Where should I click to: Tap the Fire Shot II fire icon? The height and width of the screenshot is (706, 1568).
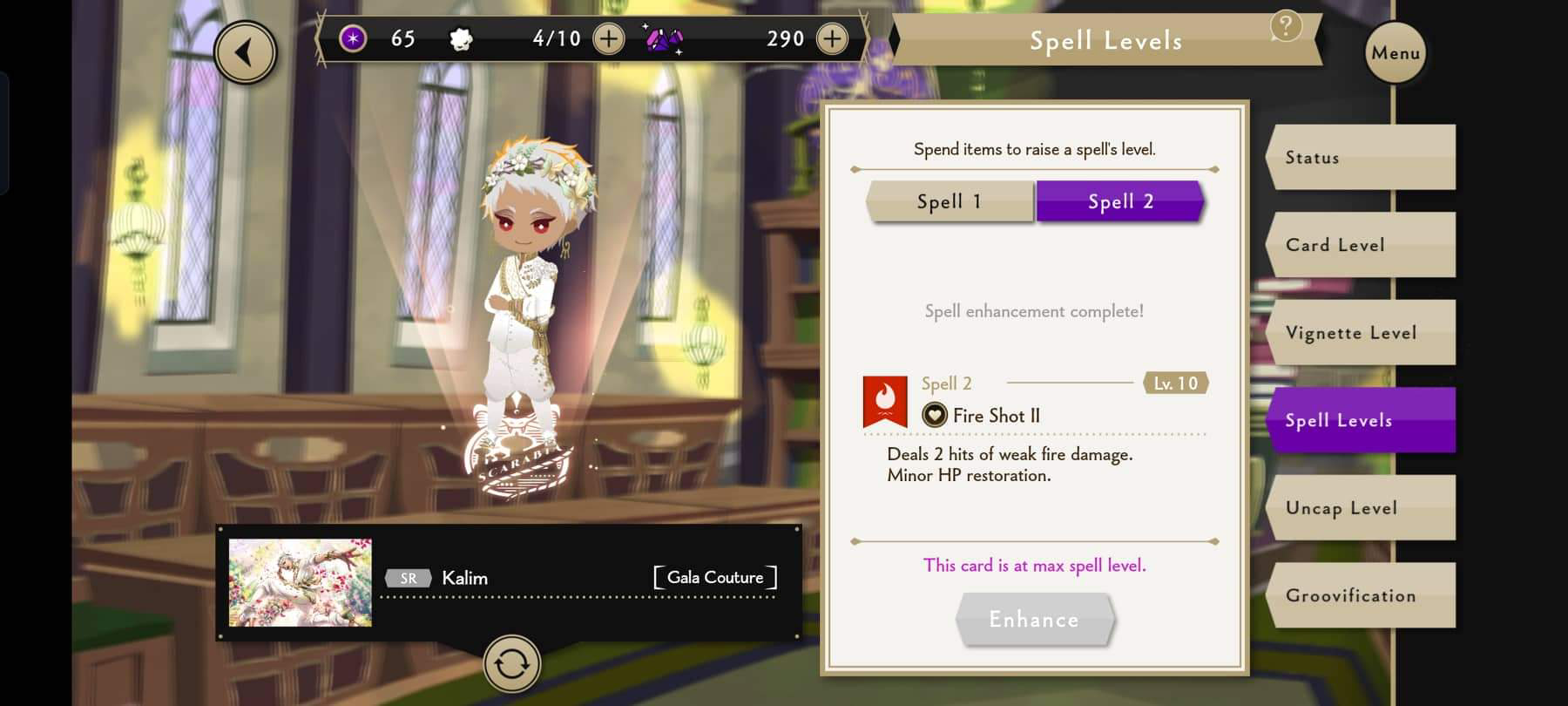click(x=885, y=402)
